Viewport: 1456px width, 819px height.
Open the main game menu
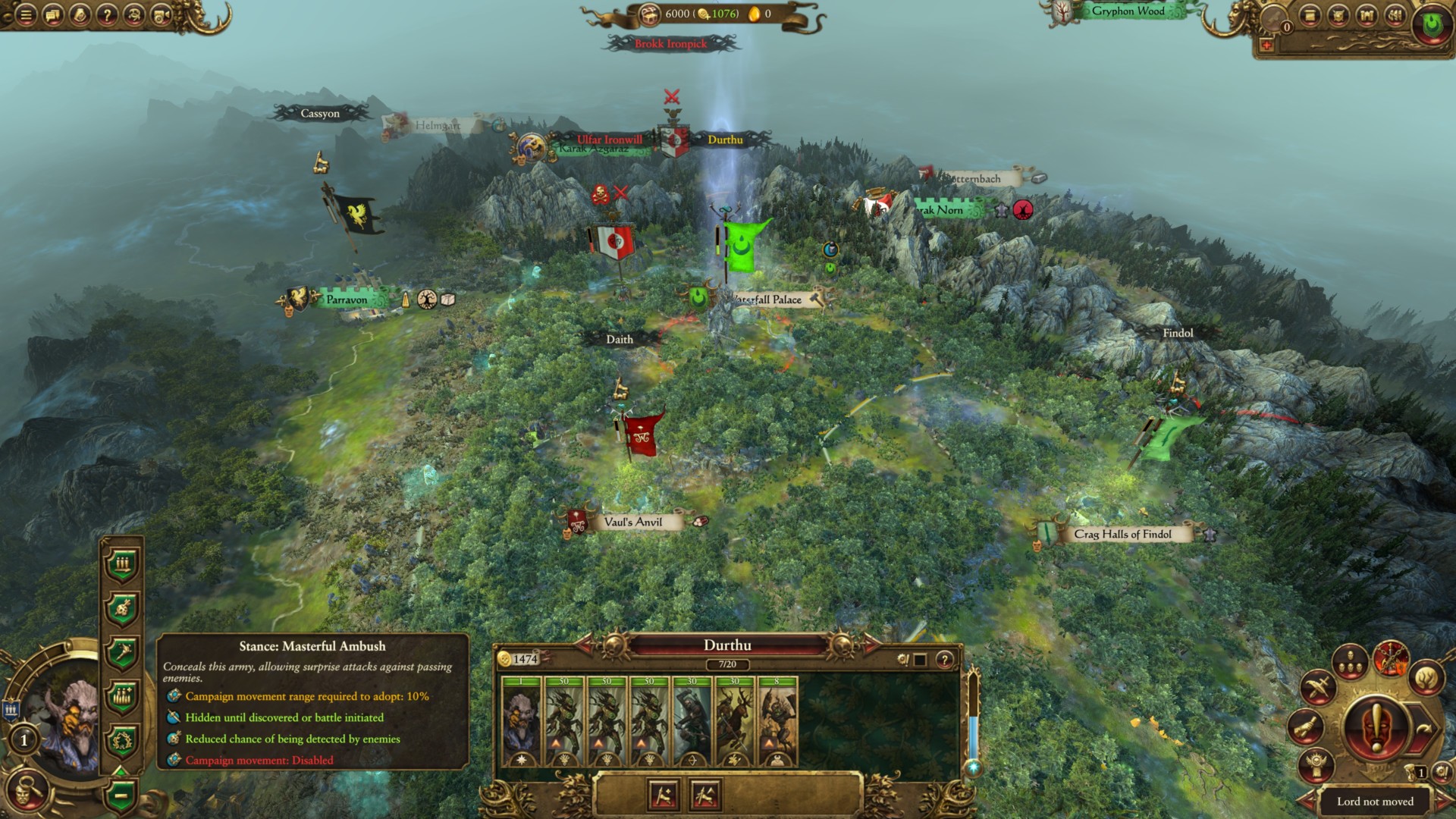tap(25, 14)
